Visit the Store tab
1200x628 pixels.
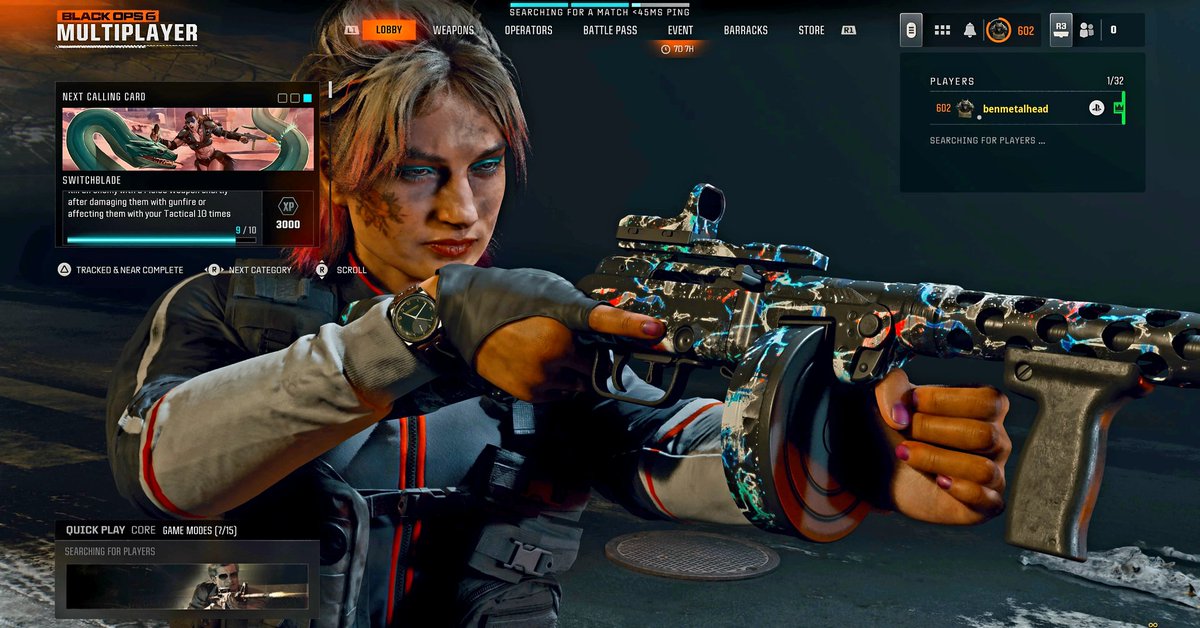coord(811,30)
